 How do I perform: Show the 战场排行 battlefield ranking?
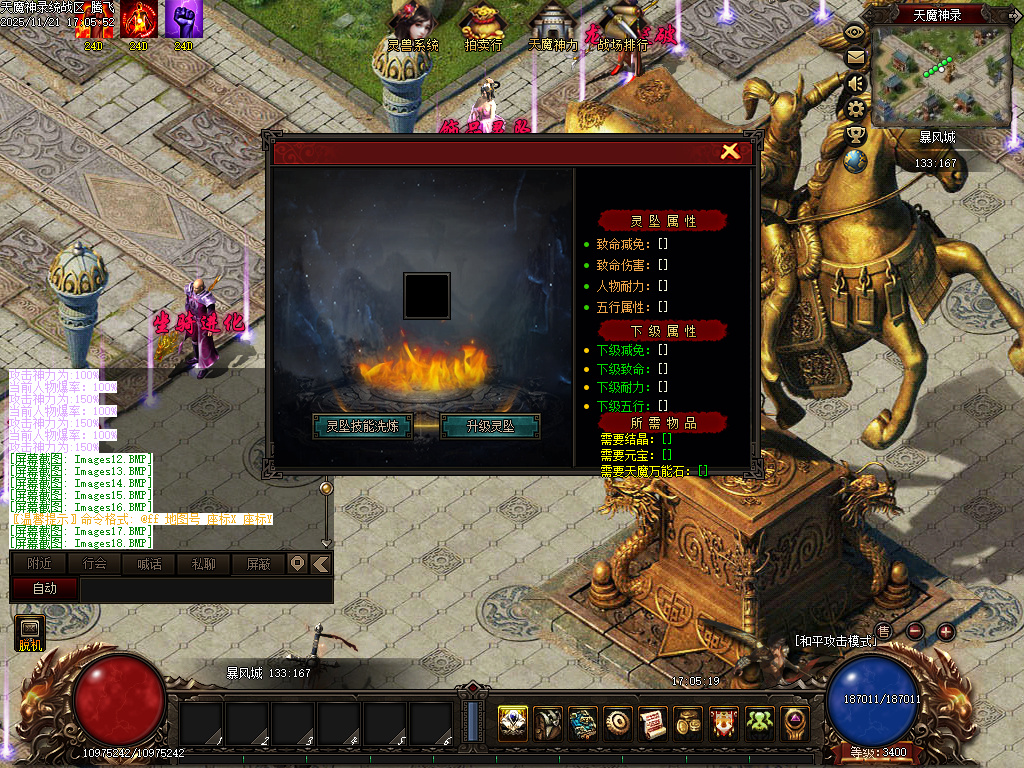tap(622, 28)
